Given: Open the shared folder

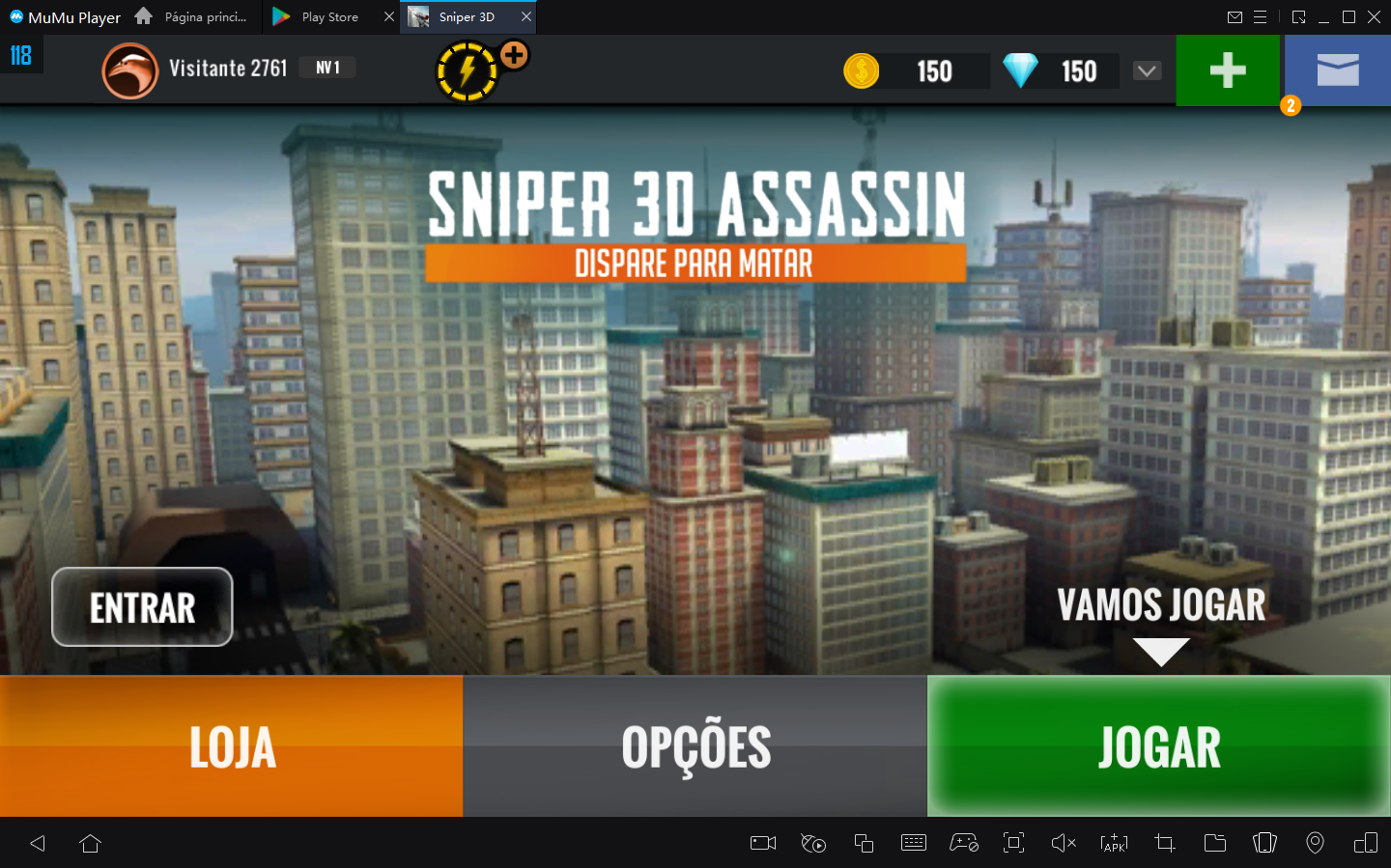Looking at the screenshot, I should [1215, 843].
